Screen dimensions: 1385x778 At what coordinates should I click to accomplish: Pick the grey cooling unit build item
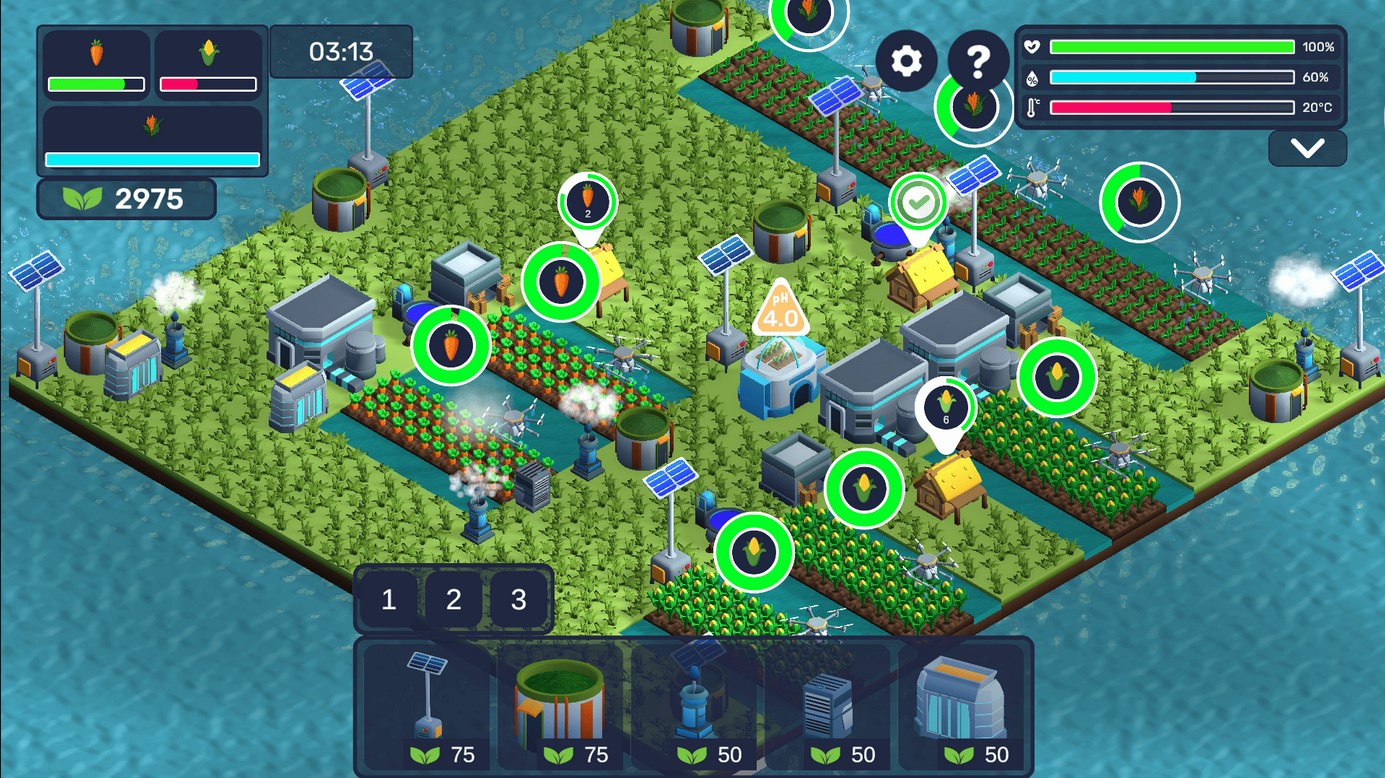pyautogui.click(x=829, y=706)
